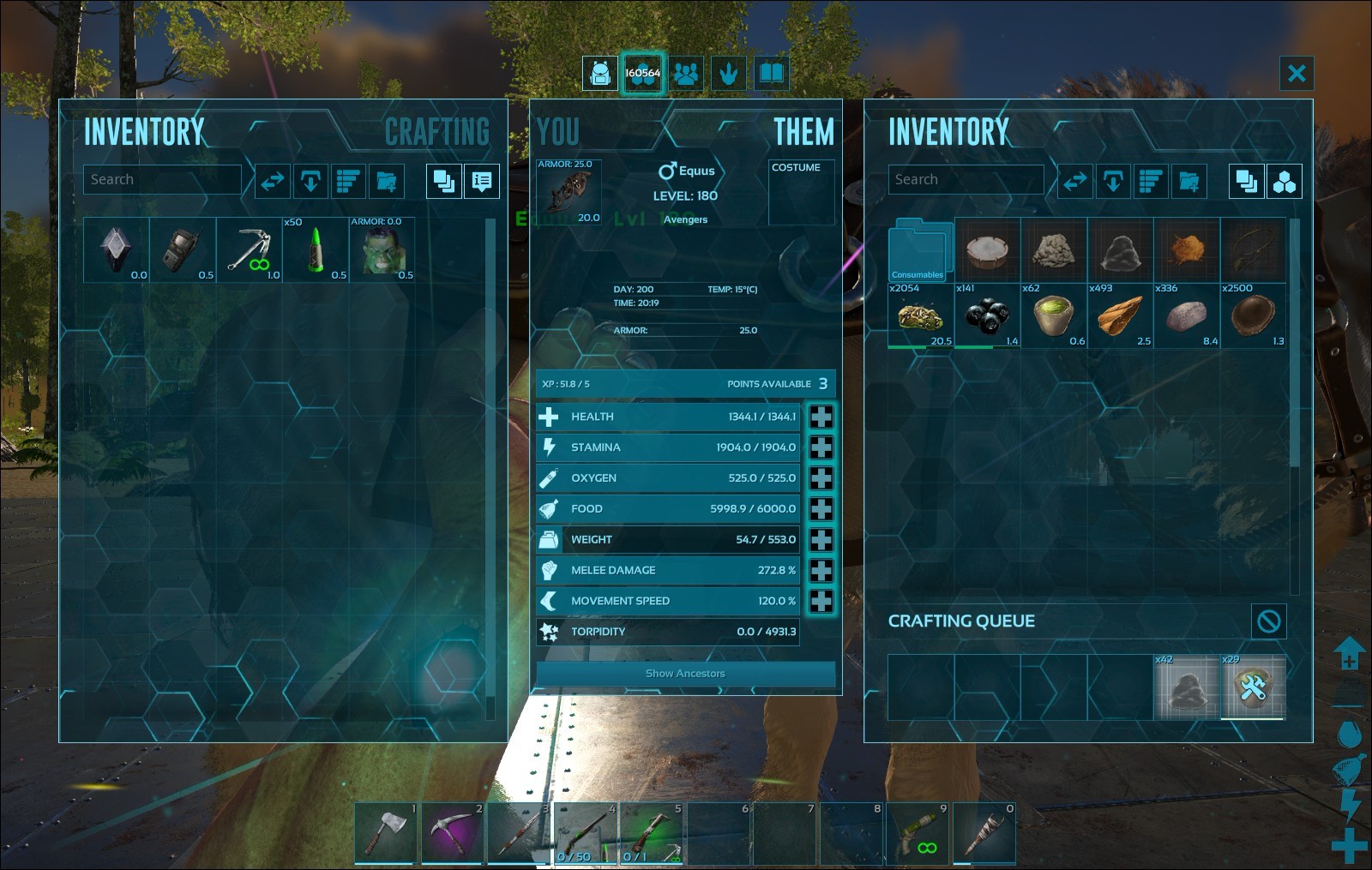Click the left inventory search field
This screenshot has height=870, width=1372.
[162, 180]
